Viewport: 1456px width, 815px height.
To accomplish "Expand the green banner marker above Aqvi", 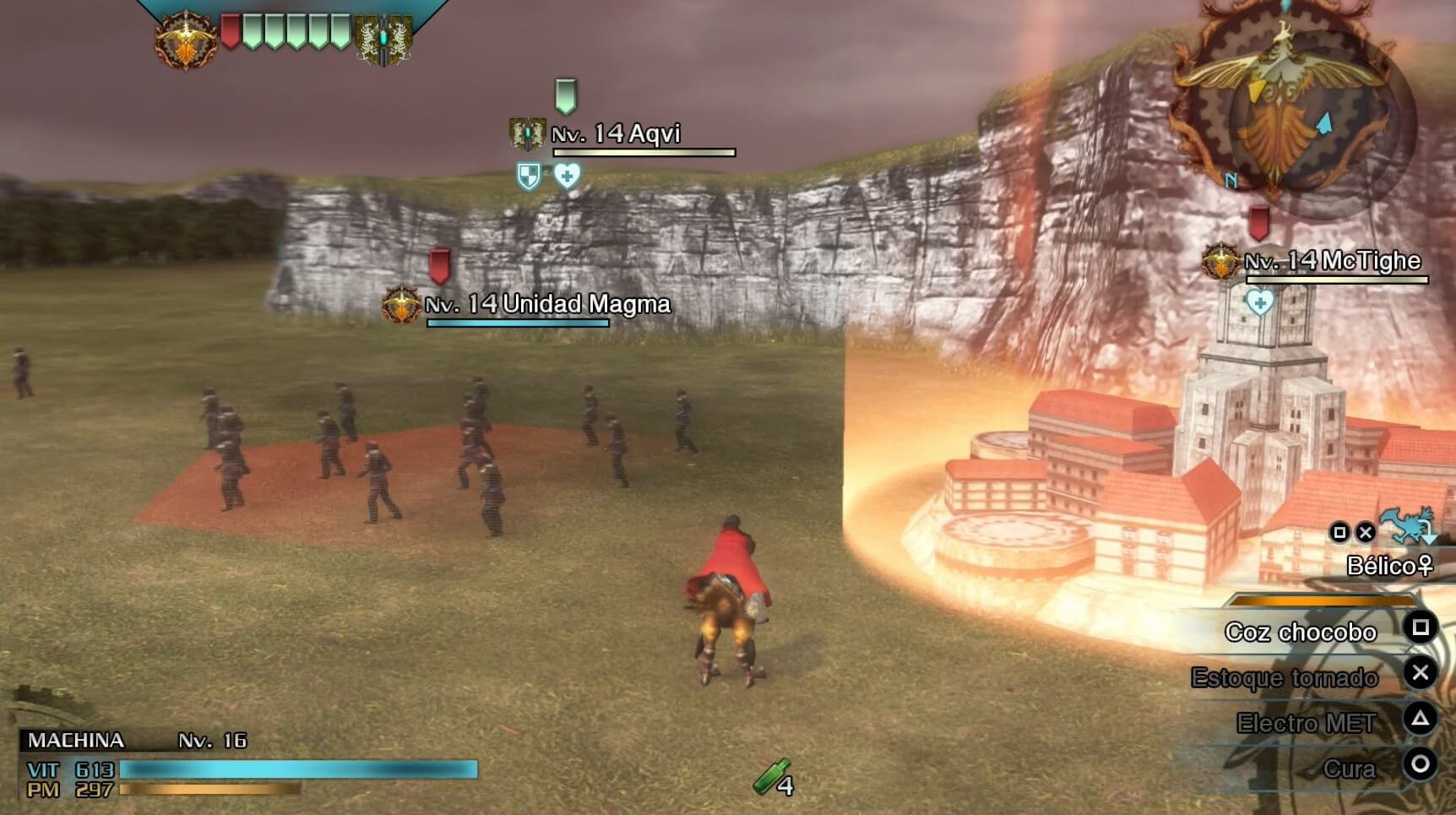I will 567,95.
